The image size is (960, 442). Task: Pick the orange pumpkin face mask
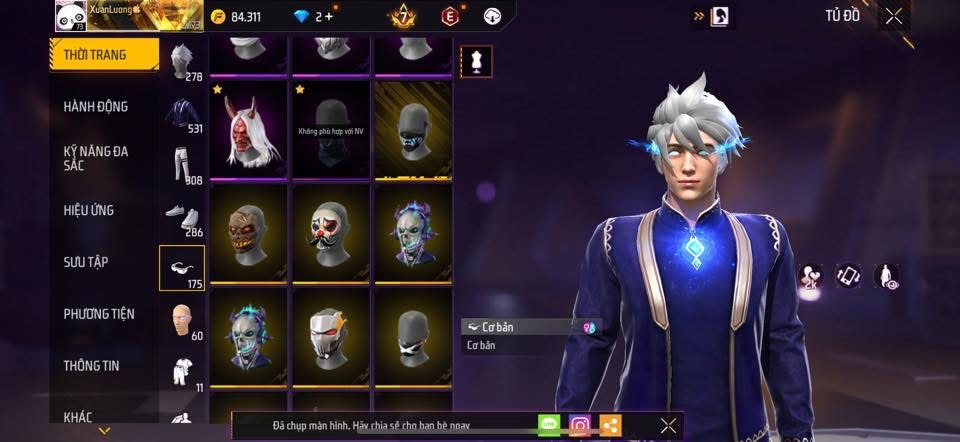click(x=249, y=234)
